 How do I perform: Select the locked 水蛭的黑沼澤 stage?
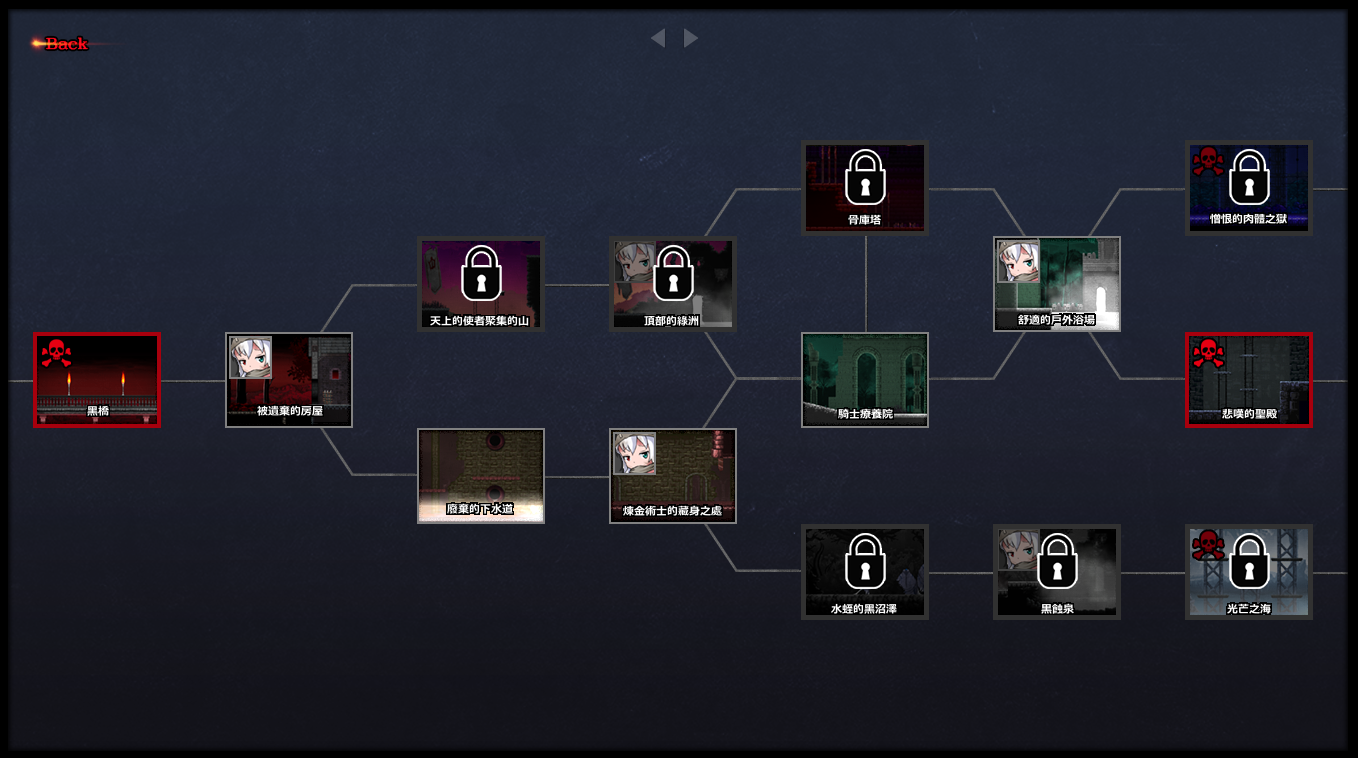[865, 572]
